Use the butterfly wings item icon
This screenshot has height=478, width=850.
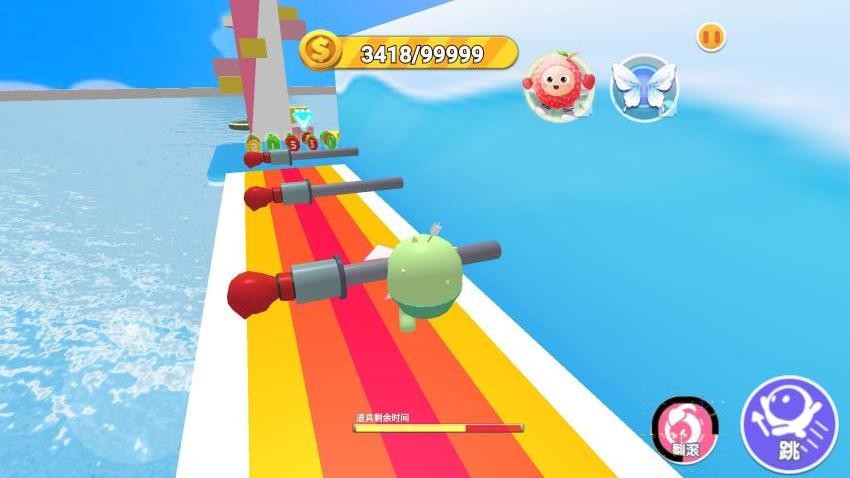pos(644,87)
